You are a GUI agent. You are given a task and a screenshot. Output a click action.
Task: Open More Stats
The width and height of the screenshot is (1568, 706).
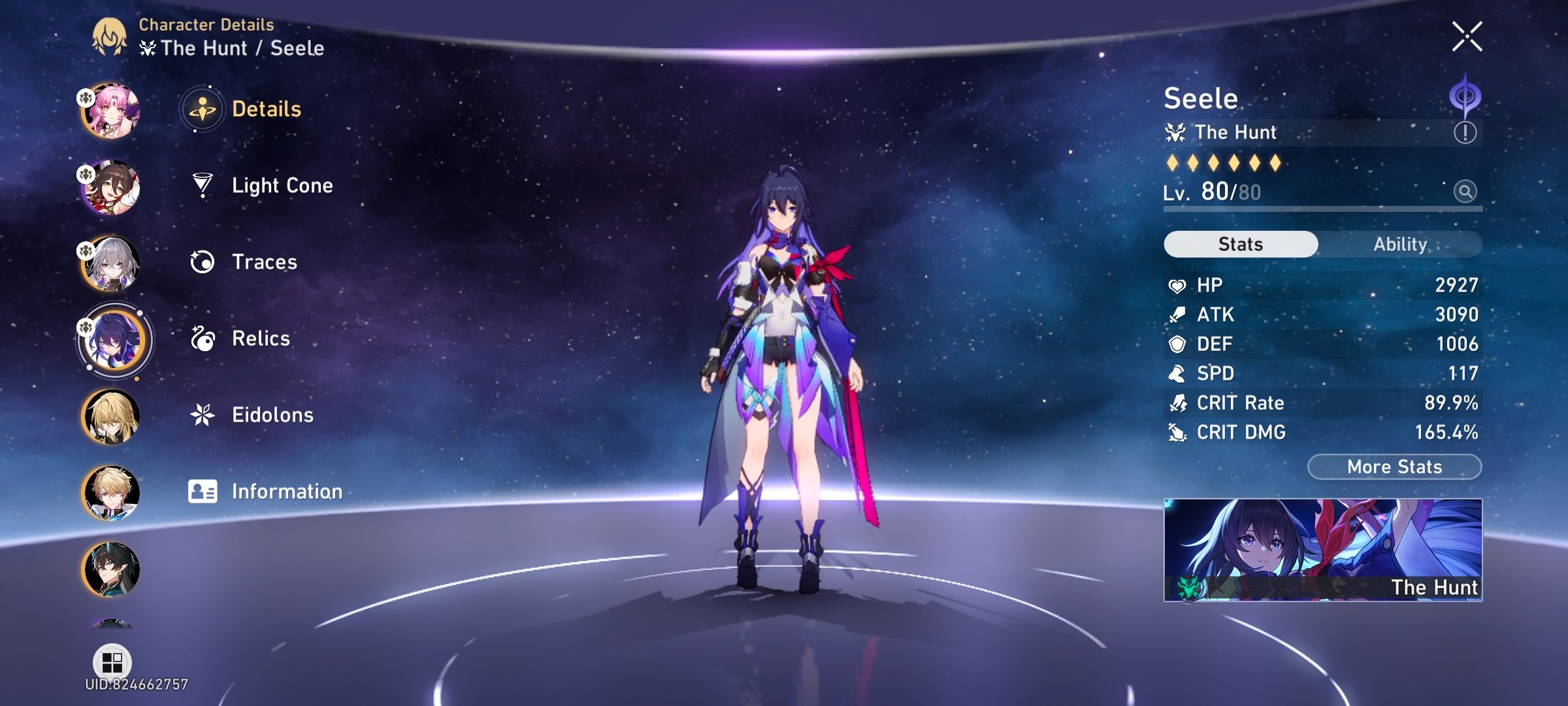[1394, 466]
